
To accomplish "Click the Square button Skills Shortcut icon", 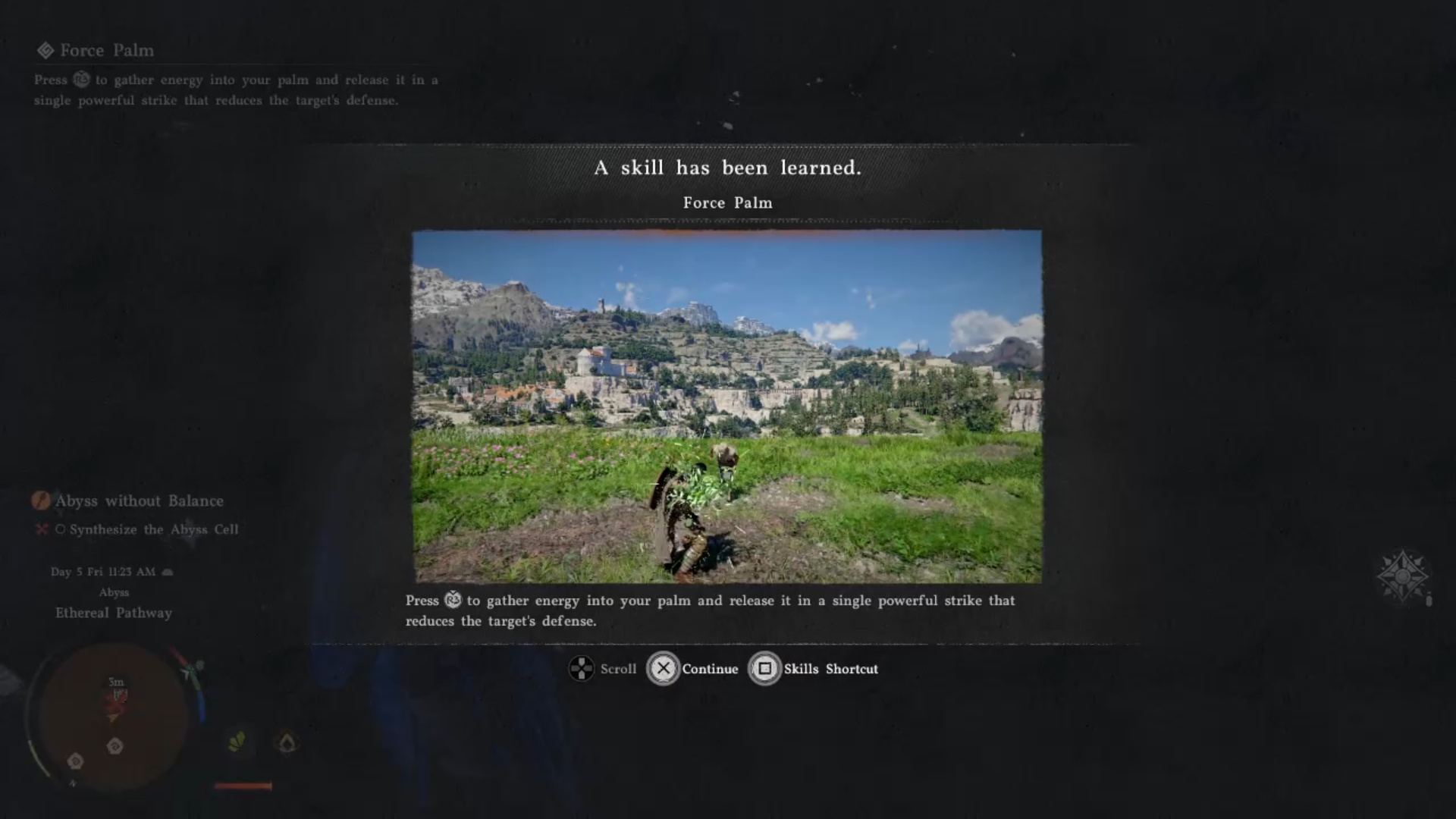I will (765, 670).
